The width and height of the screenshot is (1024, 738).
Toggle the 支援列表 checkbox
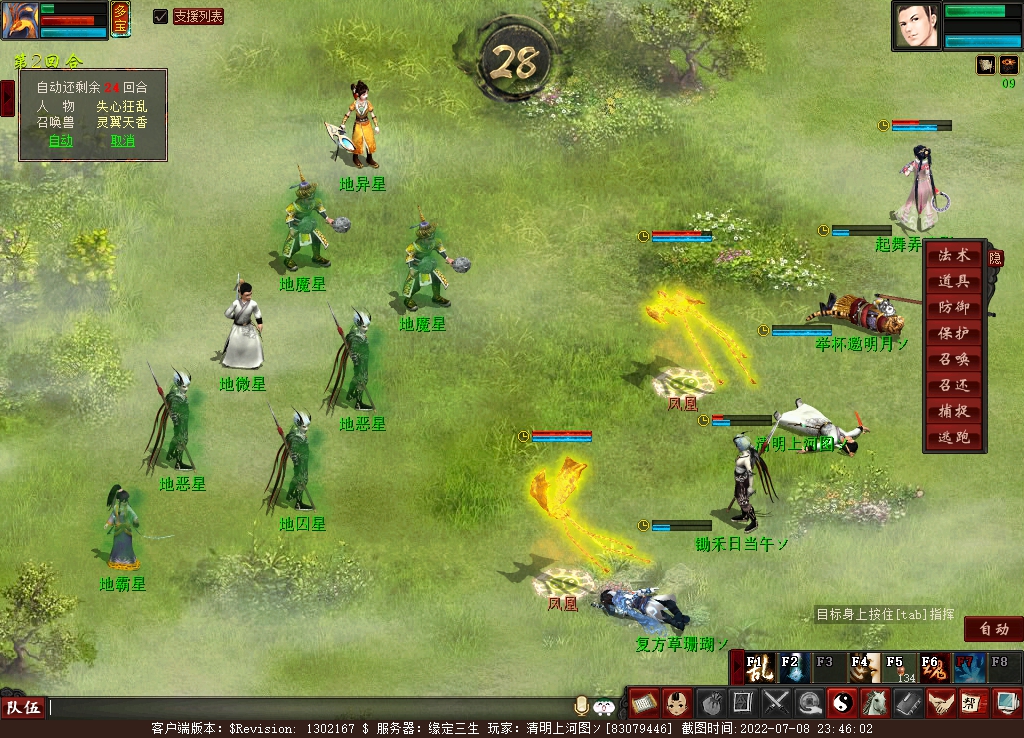tap(160, 16)
